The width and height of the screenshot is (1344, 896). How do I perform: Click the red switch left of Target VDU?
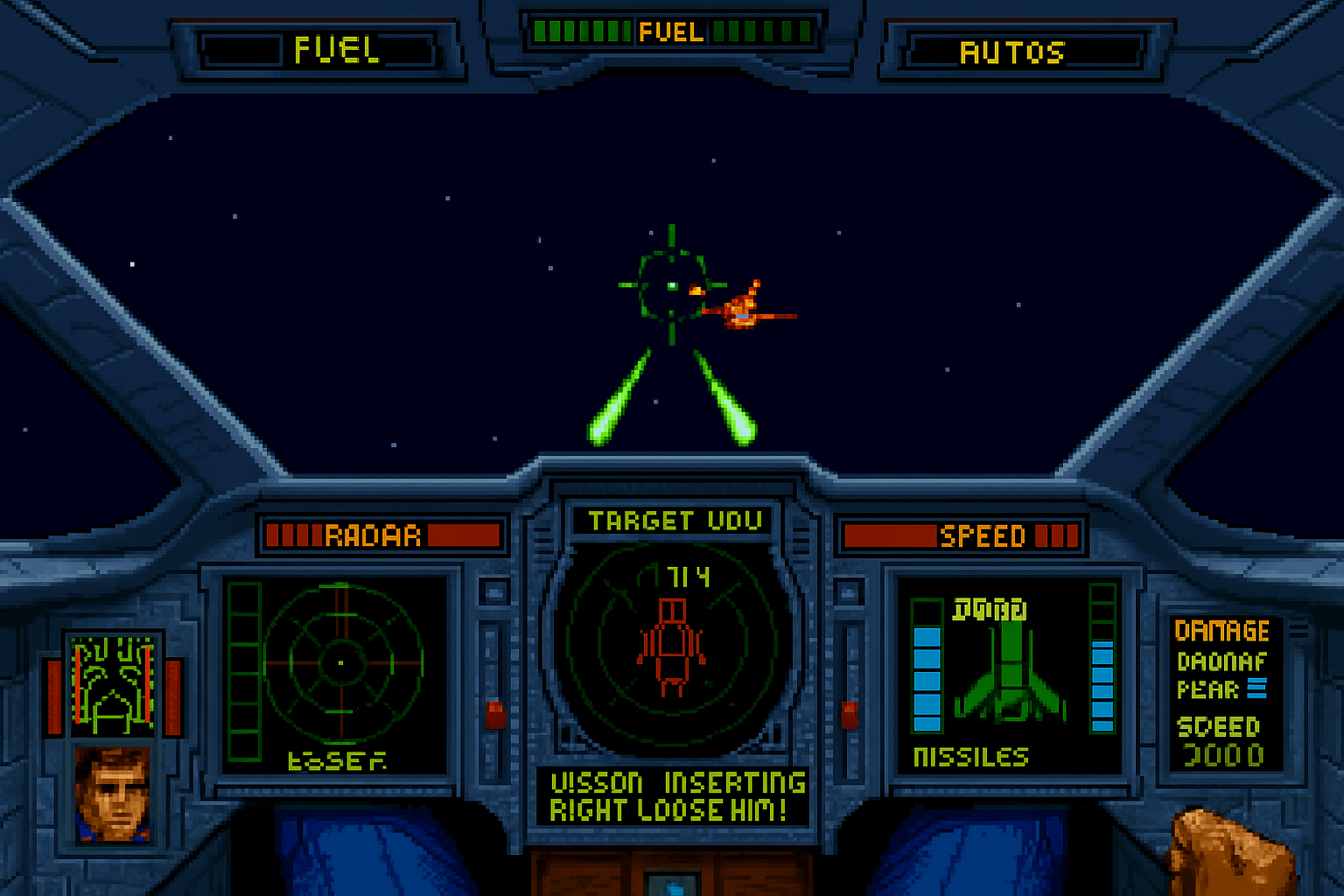click(x=496, y=714)
